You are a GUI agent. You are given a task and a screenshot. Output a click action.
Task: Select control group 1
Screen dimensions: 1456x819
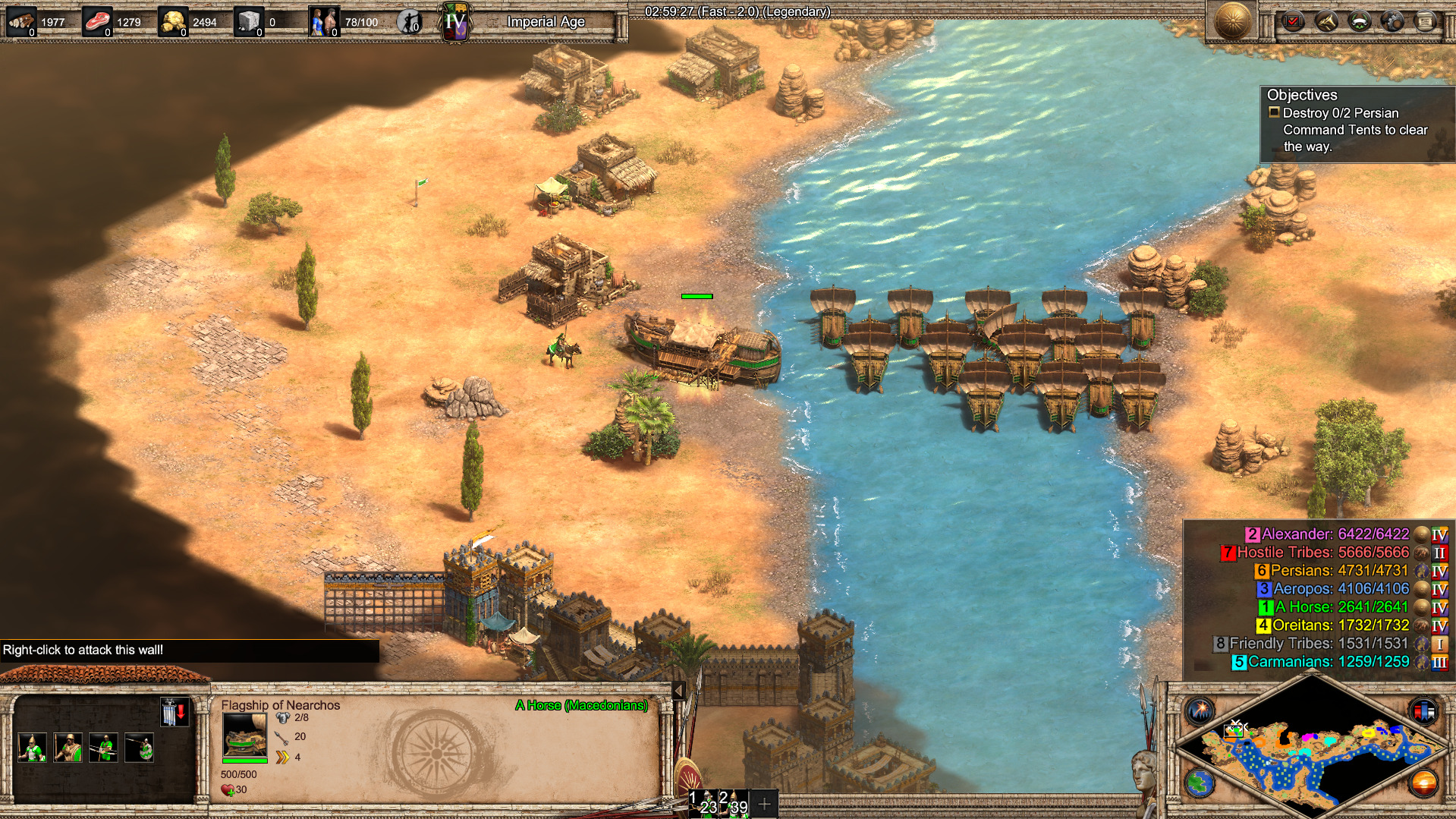coord(703,803)
